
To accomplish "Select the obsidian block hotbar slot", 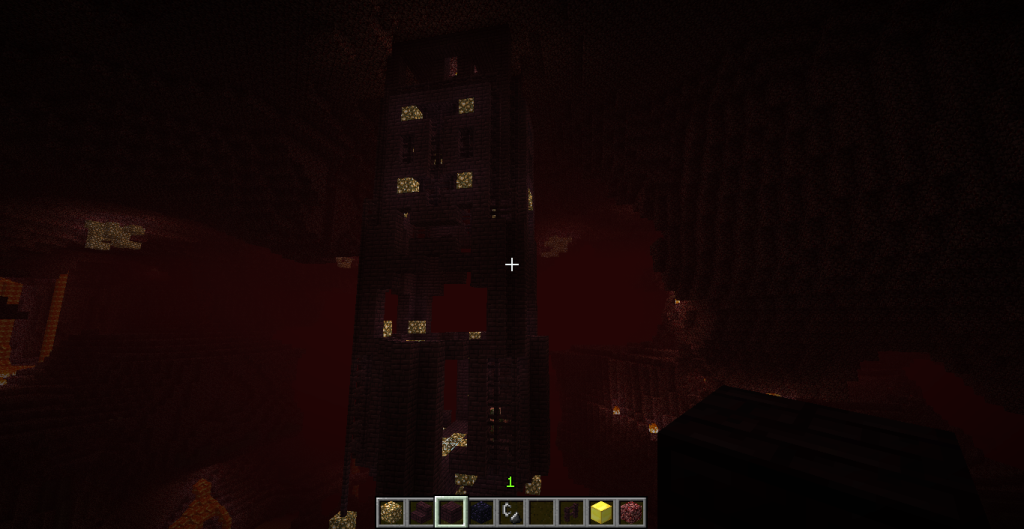I will [481, 512].
